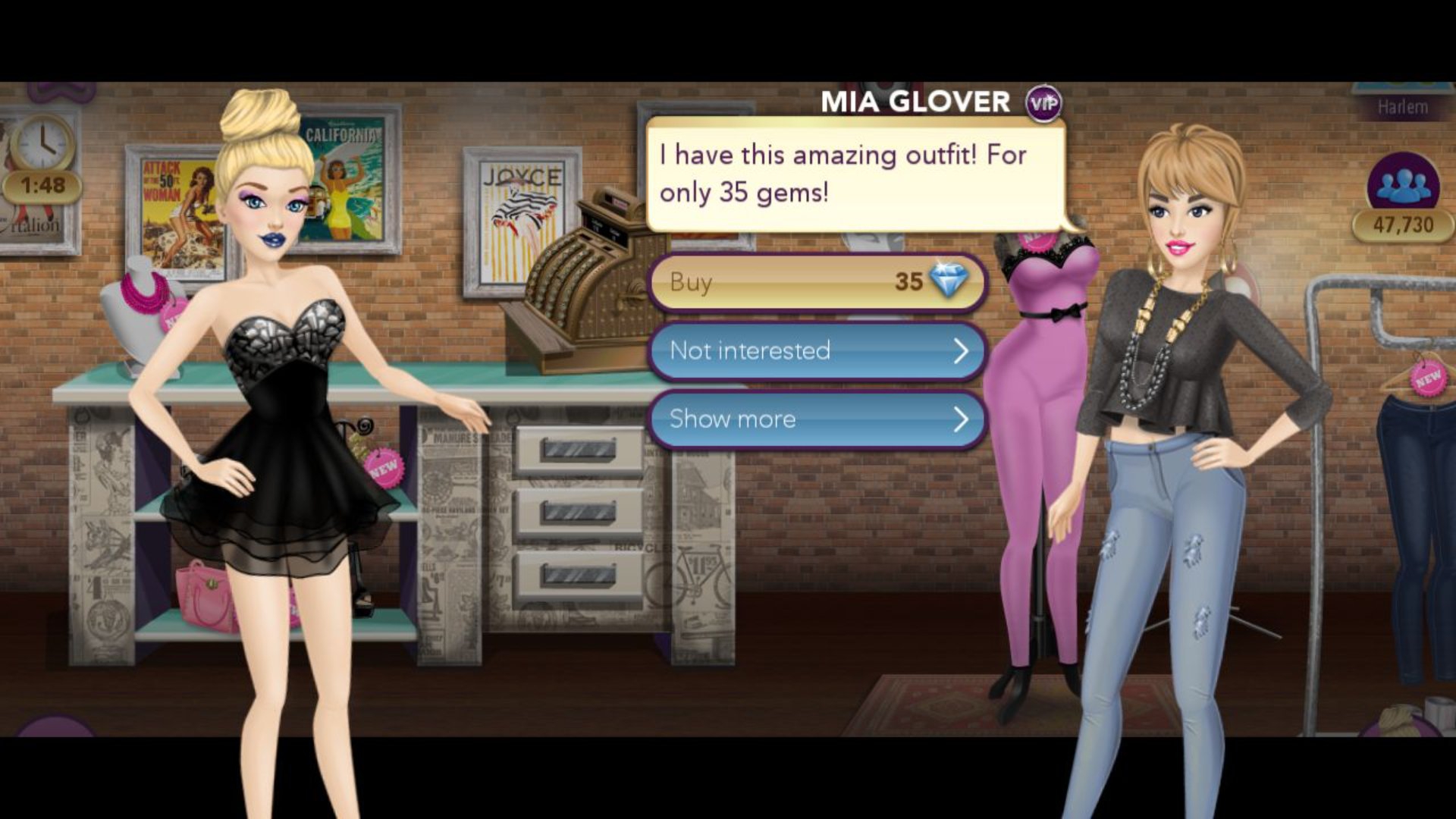
Task: Tap the VIP badge beside Mia Glover
Action: coord(1043,103)
